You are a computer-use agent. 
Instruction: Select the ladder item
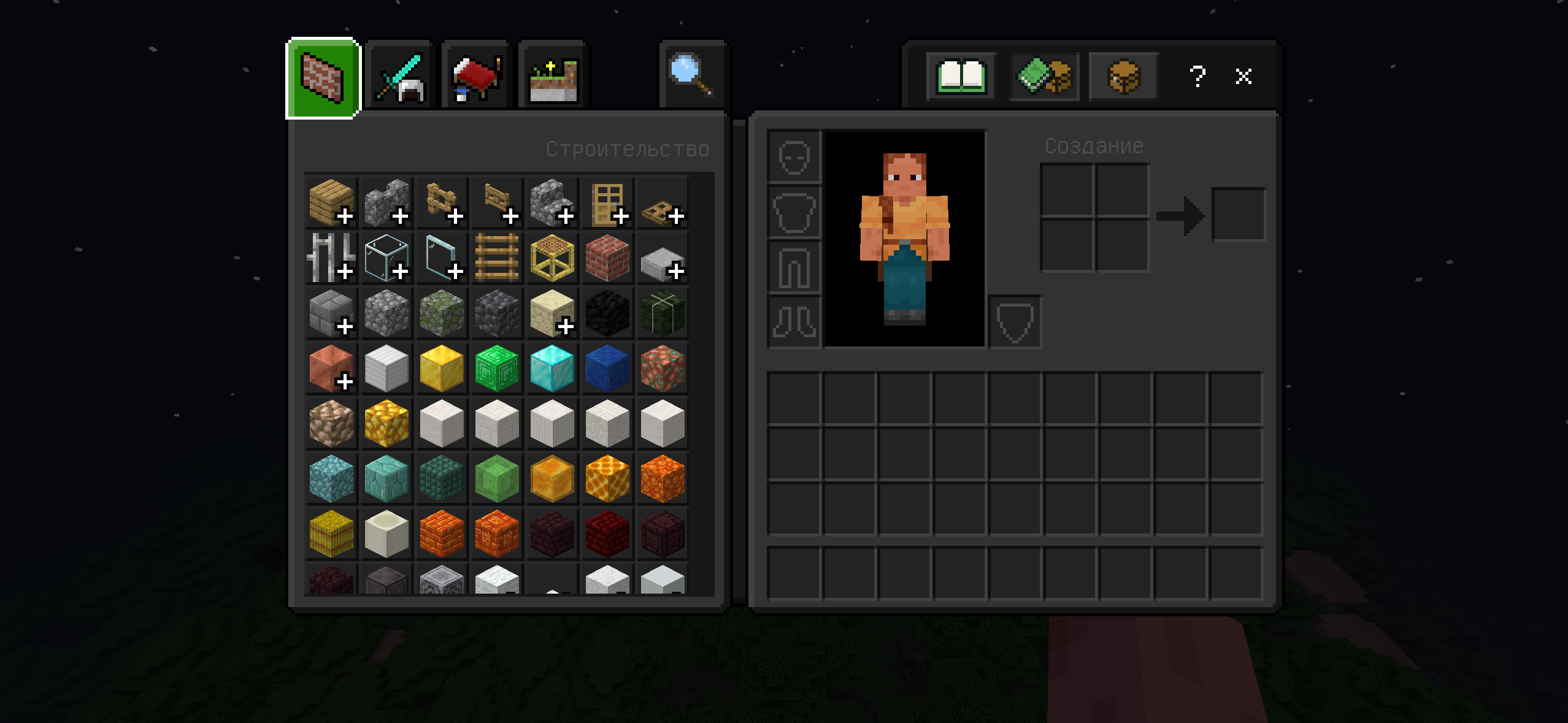pos(496,258)
